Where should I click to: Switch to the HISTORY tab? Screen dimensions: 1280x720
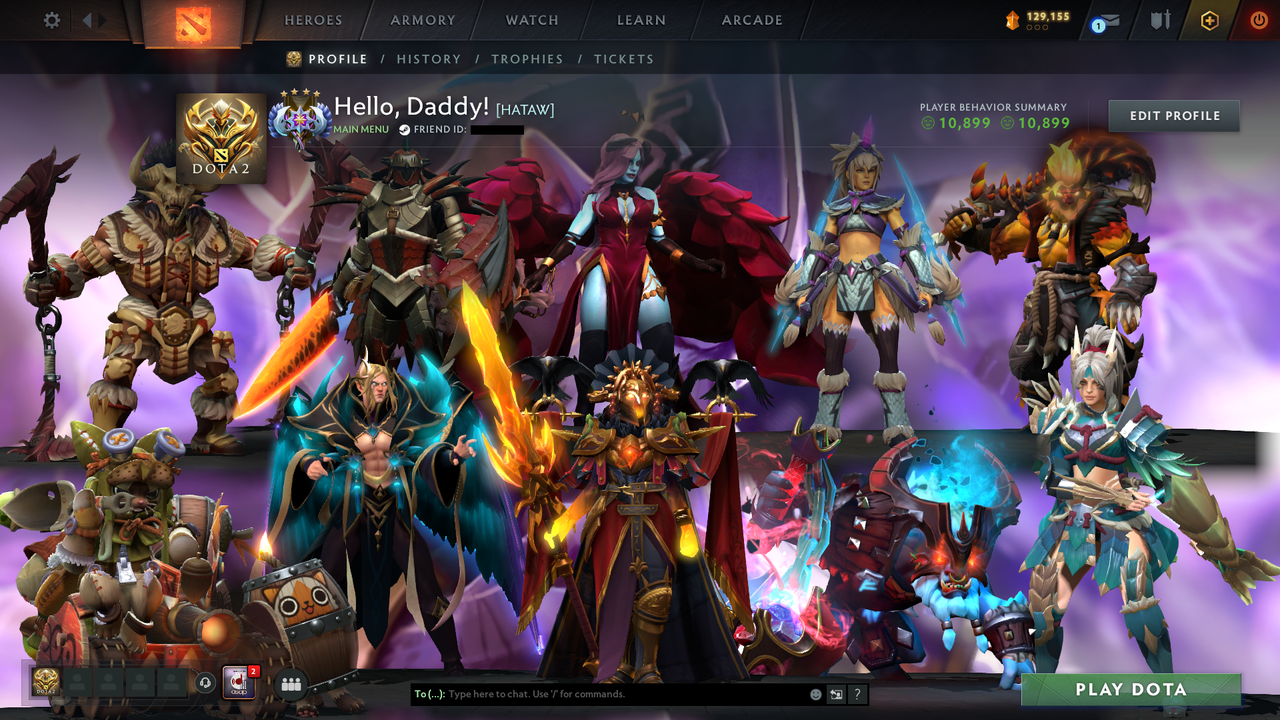(429, 59)
